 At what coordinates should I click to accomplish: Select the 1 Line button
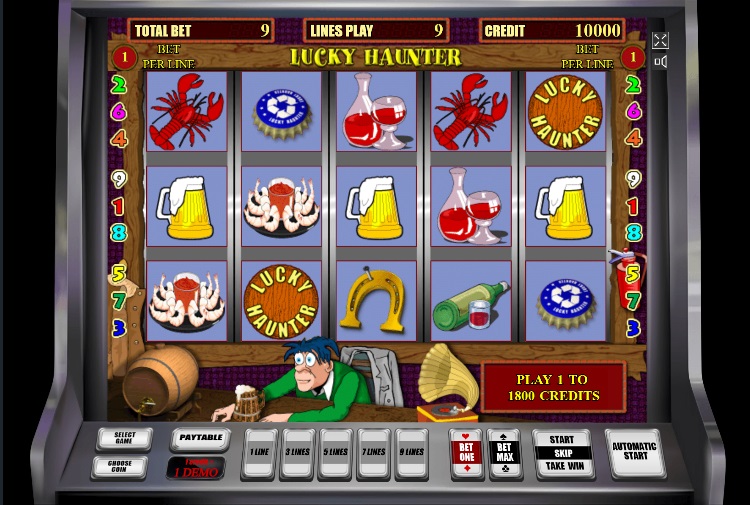(x=260, y=453)
